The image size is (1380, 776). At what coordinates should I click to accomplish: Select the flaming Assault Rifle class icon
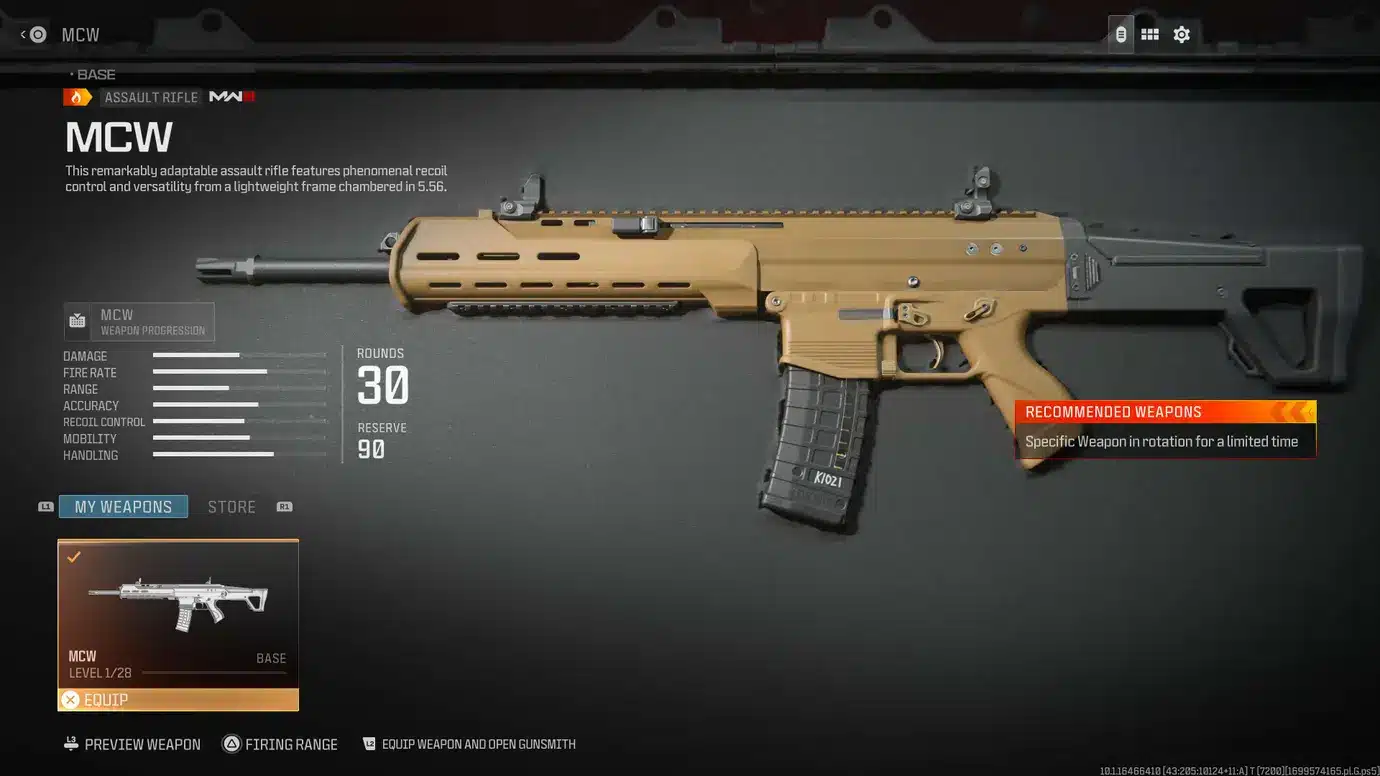click(x=78, y=96)
